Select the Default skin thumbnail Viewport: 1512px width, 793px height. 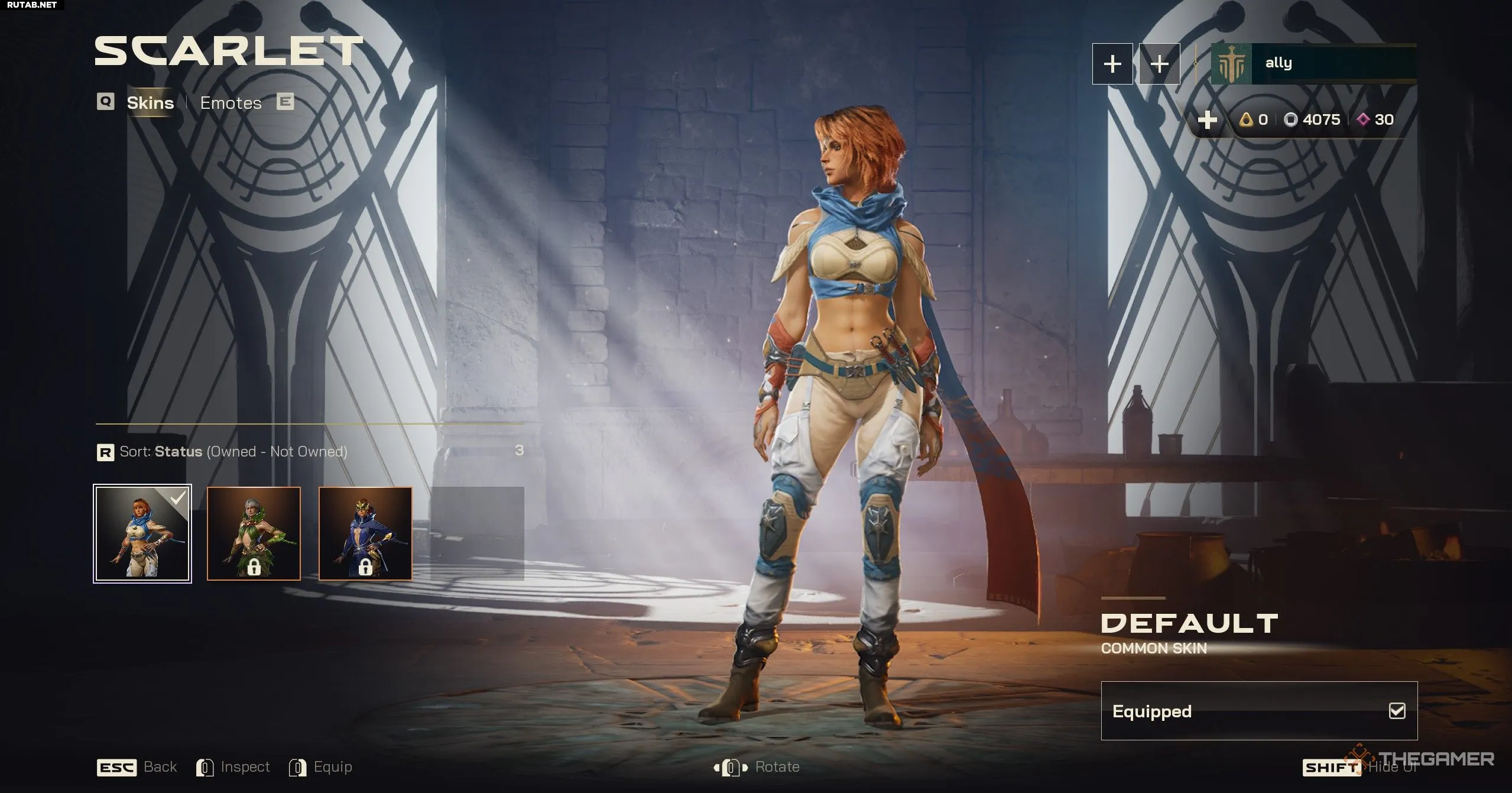coord(142,534)
